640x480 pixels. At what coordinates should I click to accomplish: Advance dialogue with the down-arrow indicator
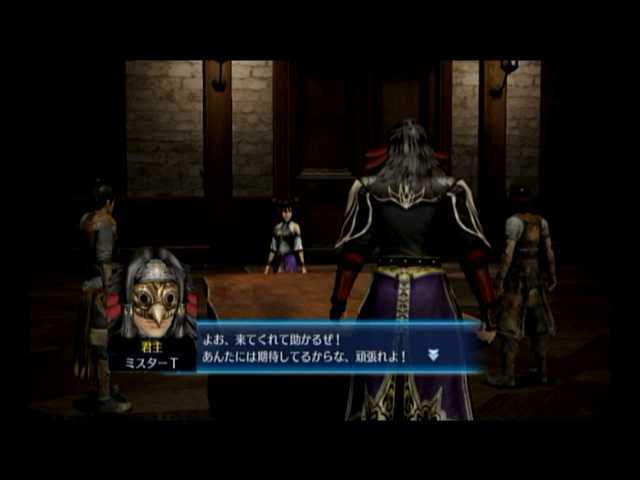coord(433,354)
